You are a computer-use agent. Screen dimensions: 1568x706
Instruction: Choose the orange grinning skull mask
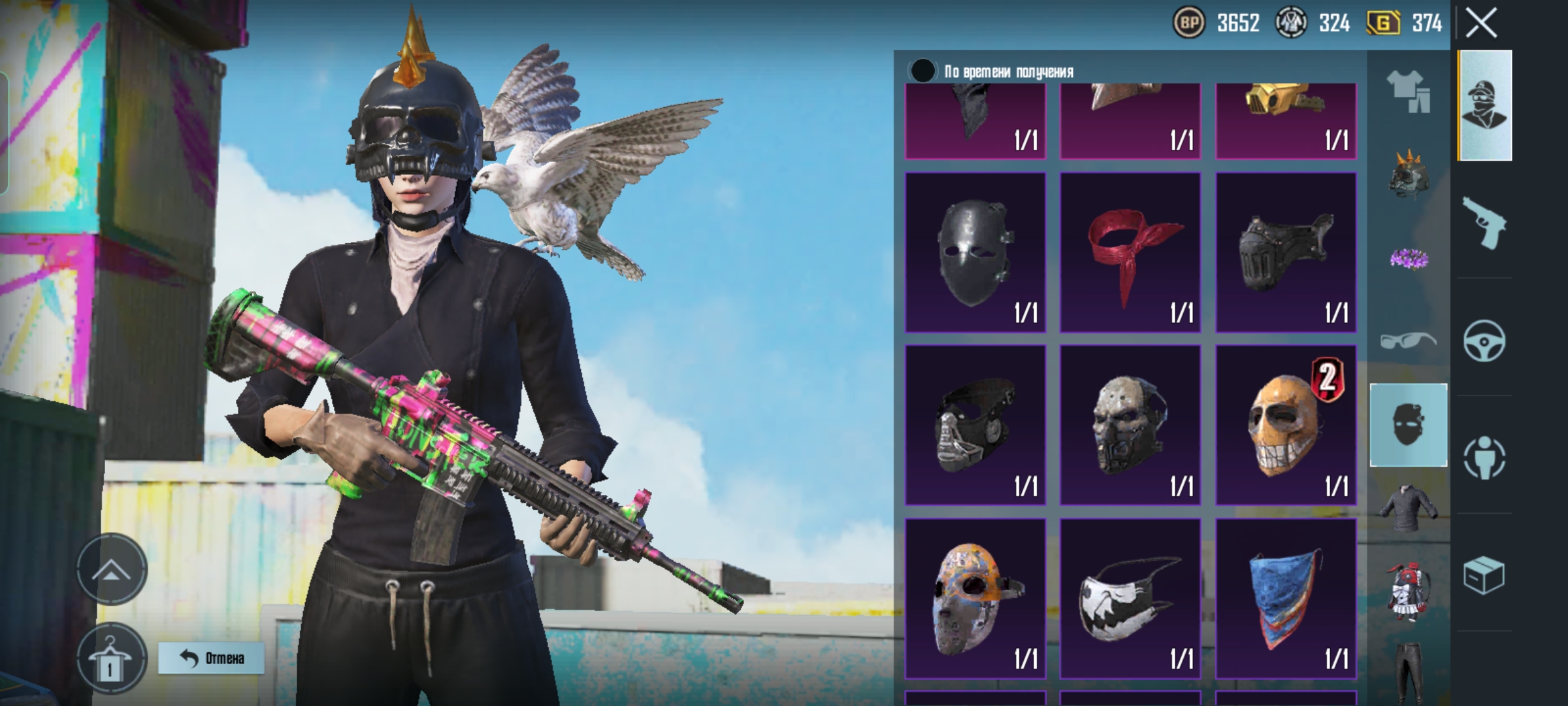coord(1285,425)
